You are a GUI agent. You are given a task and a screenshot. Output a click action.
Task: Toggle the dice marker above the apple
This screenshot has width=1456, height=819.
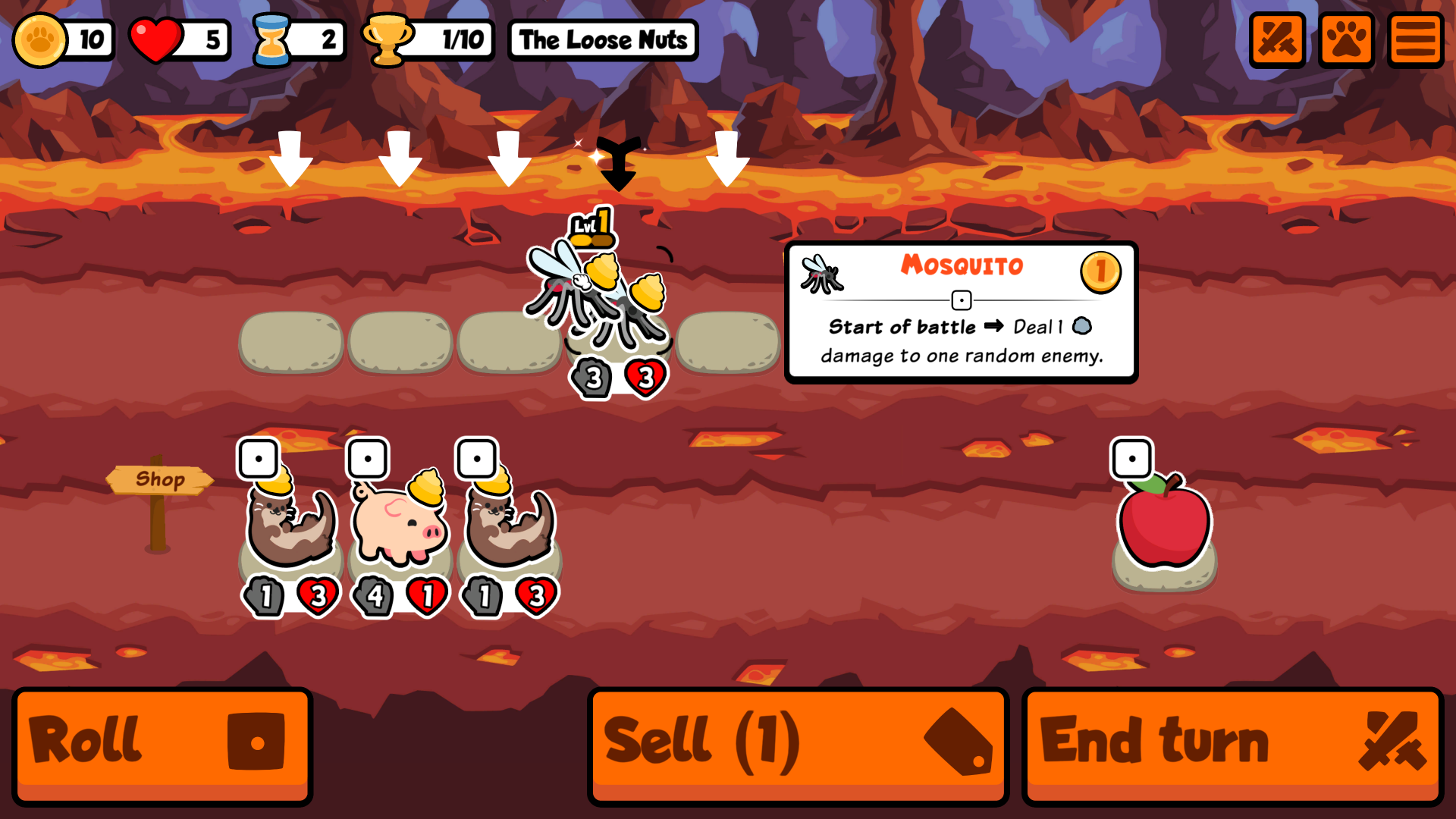pyautogui.click(x=1131, y=457)
